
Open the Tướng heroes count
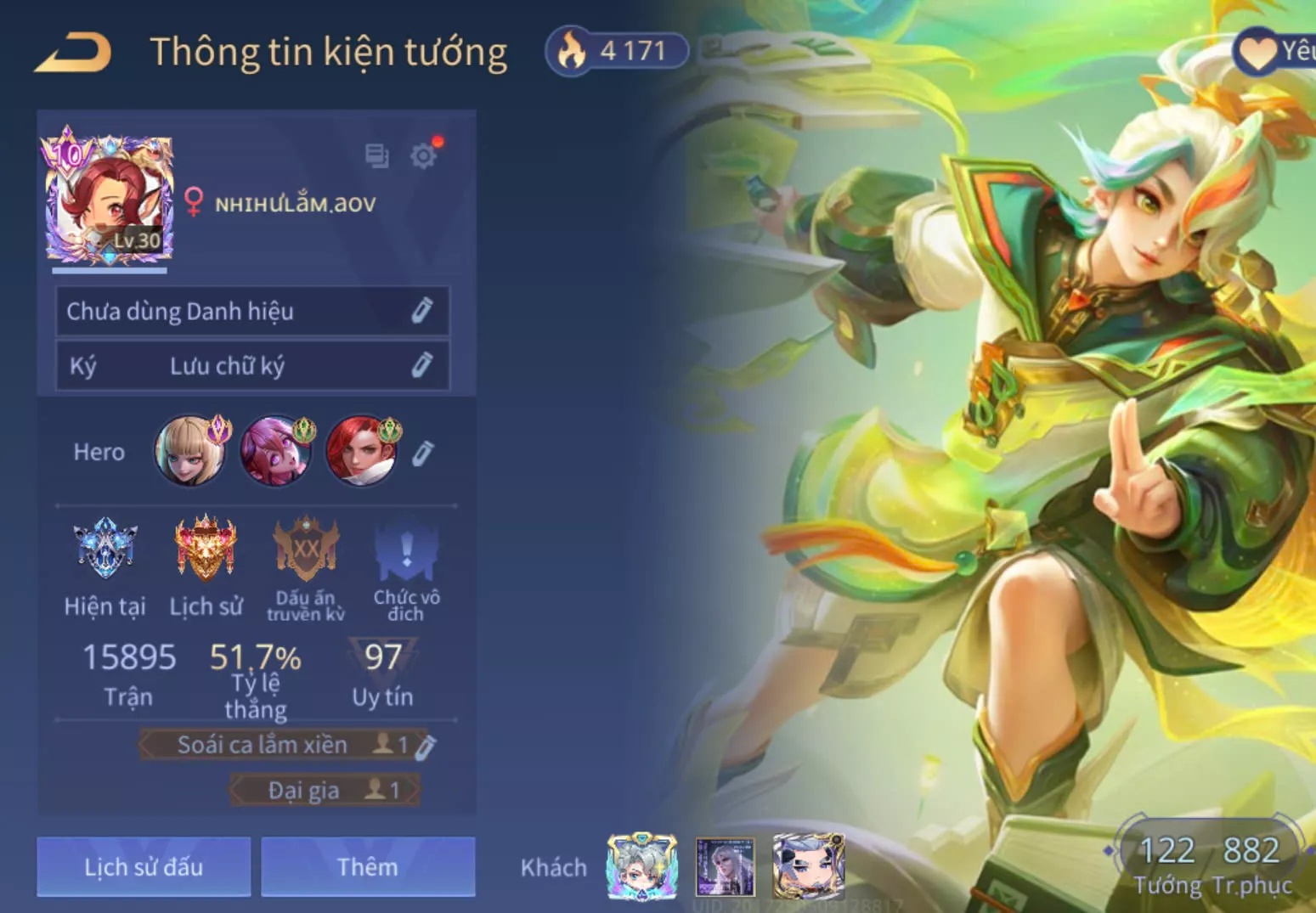tap(1167, 863)
